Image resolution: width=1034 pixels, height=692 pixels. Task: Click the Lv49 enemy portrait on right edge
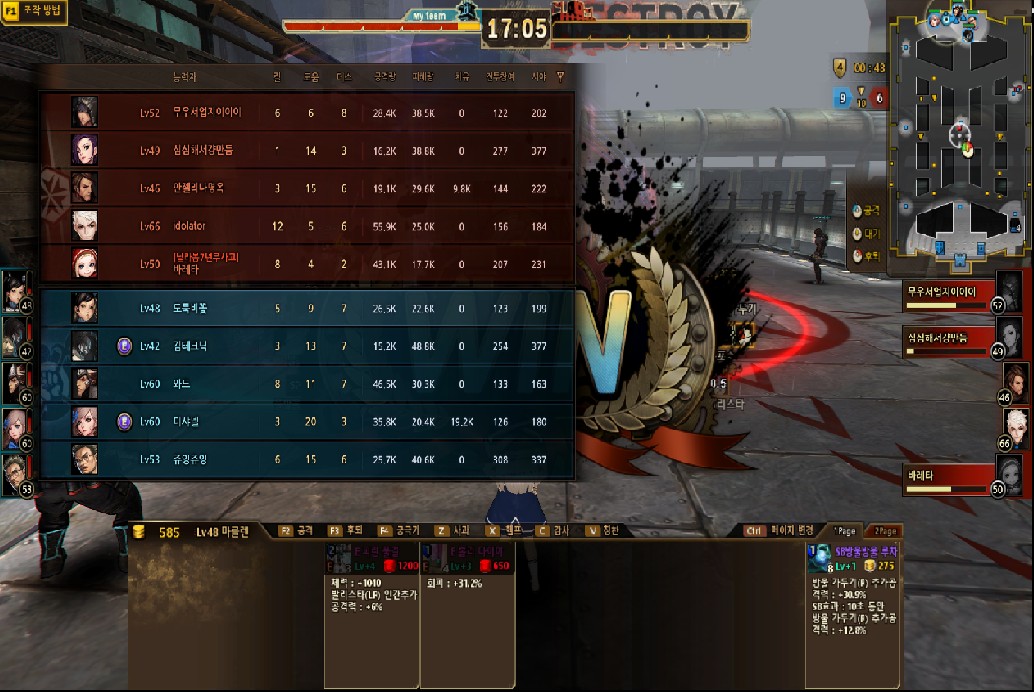pos(1015,337)
